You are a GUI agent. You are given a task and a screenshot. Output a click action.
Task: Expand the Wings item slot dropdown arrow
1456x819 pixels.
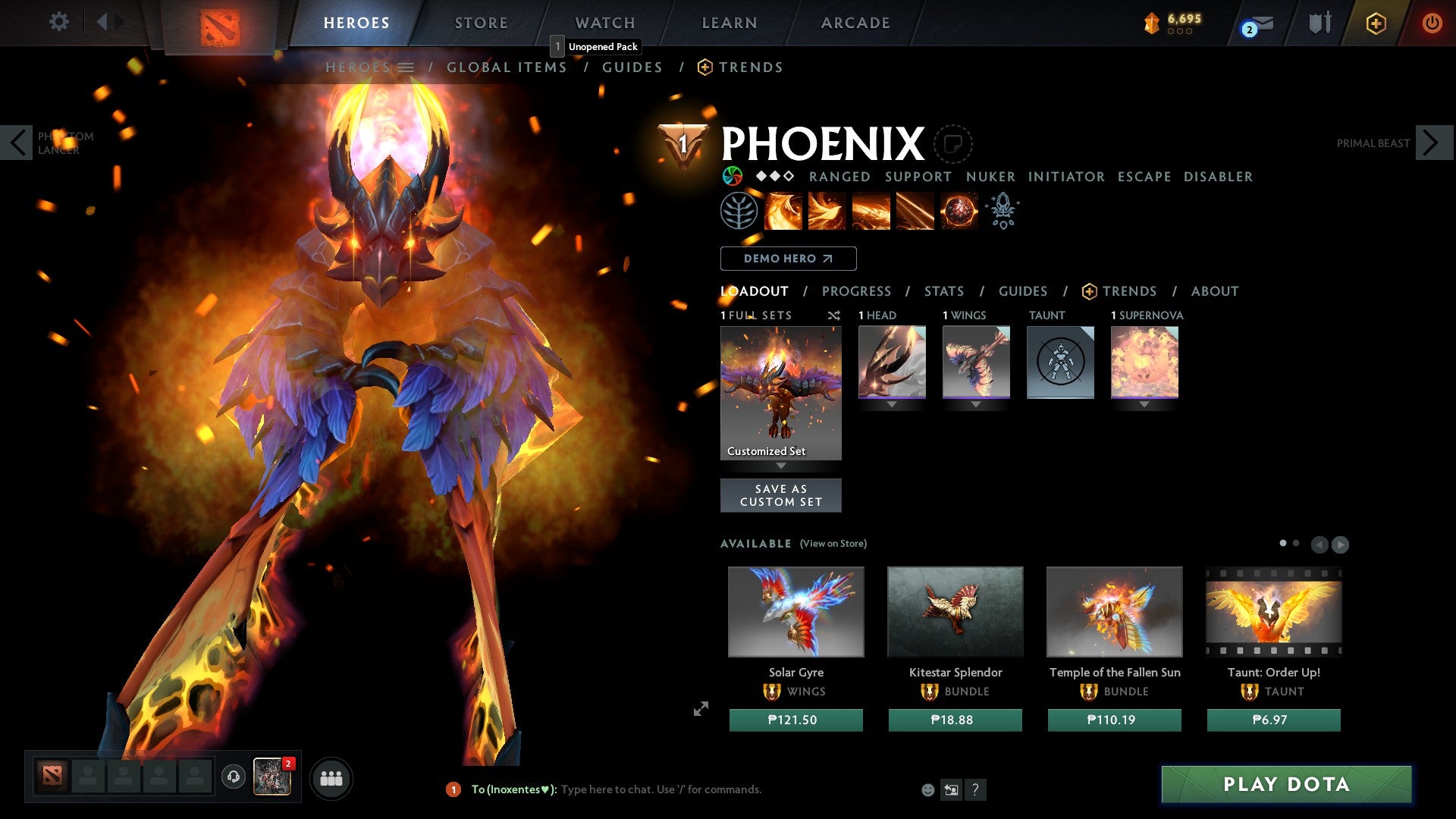[x=976, y=404]
